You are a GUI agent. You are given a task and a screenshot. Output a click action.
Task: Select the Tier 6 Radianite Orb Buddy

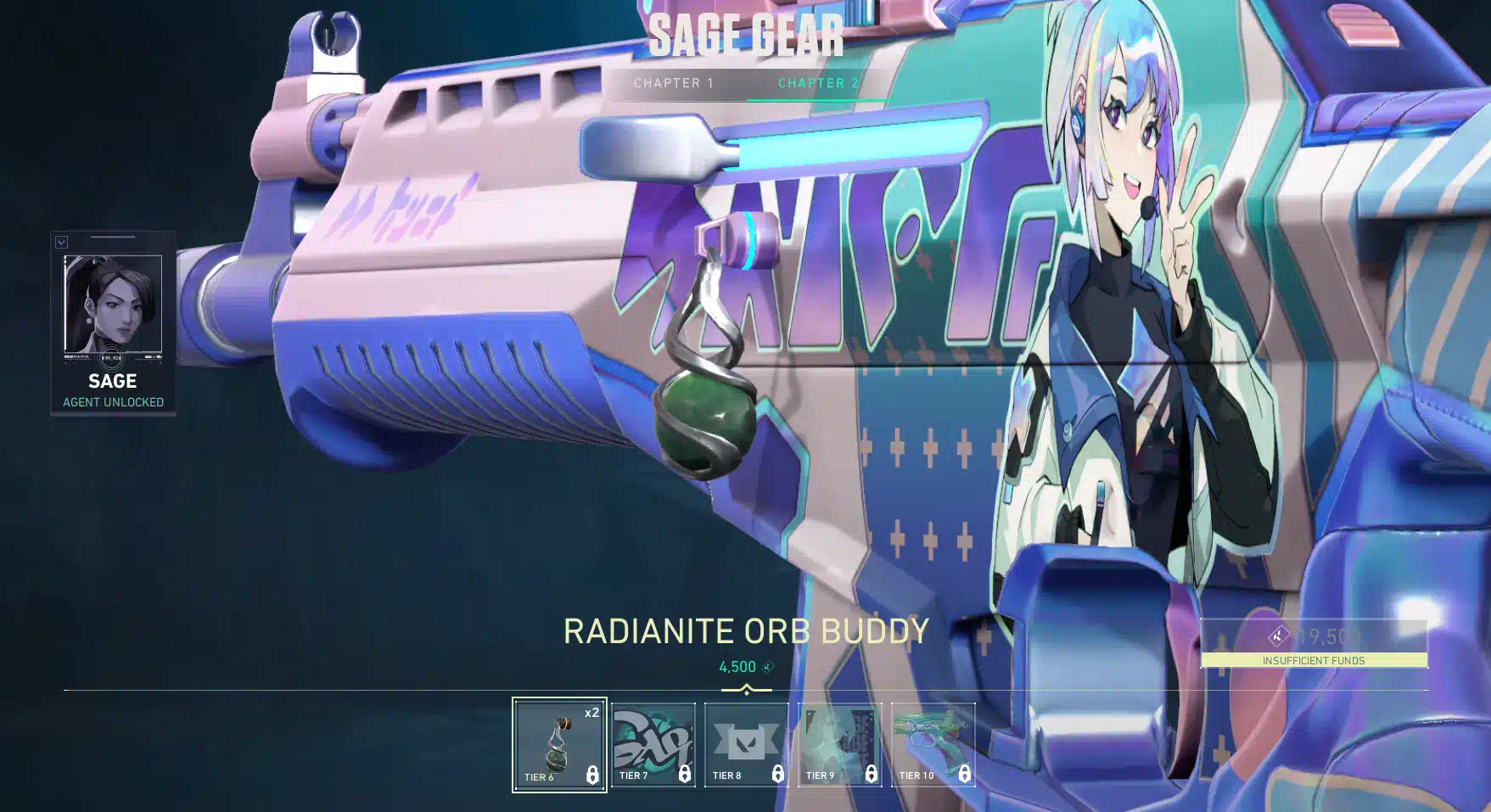[x=559, y=744]
